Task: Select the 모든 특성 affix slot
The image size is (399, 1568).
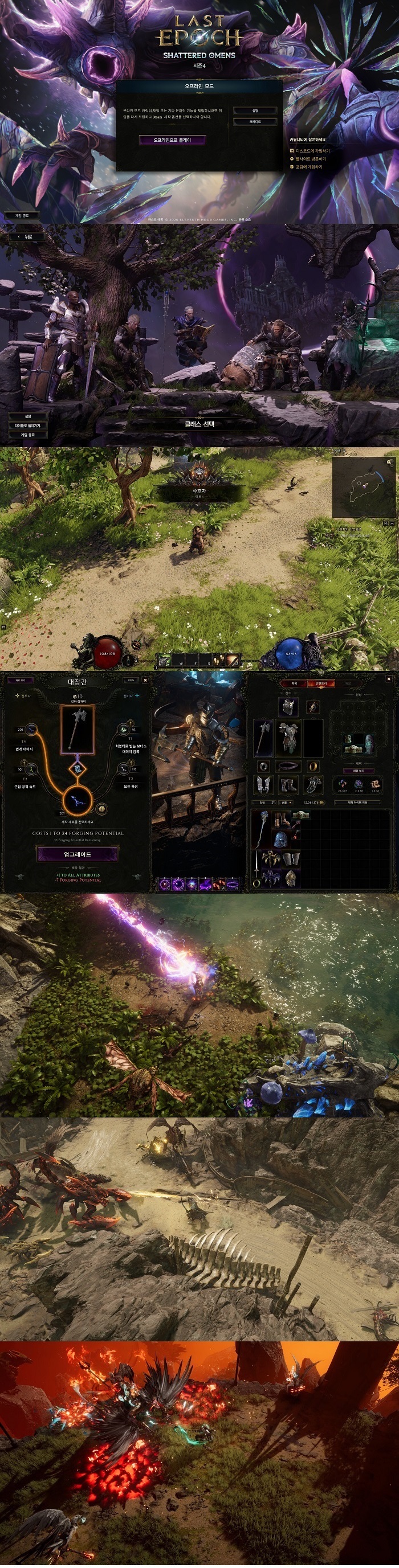Action: (x=124, y=771)
